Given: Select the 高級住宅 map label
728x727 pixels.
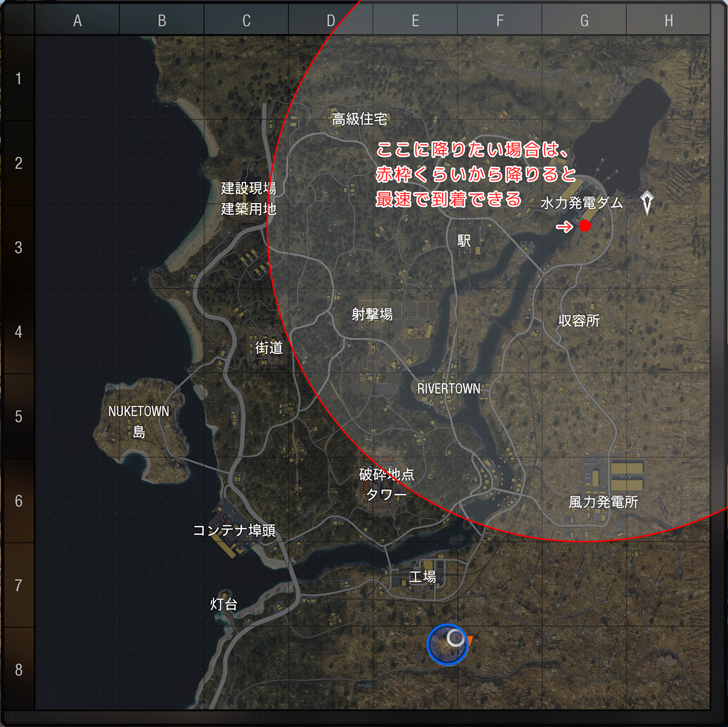Looking at the screenshot, I should [x=359, y=119].
